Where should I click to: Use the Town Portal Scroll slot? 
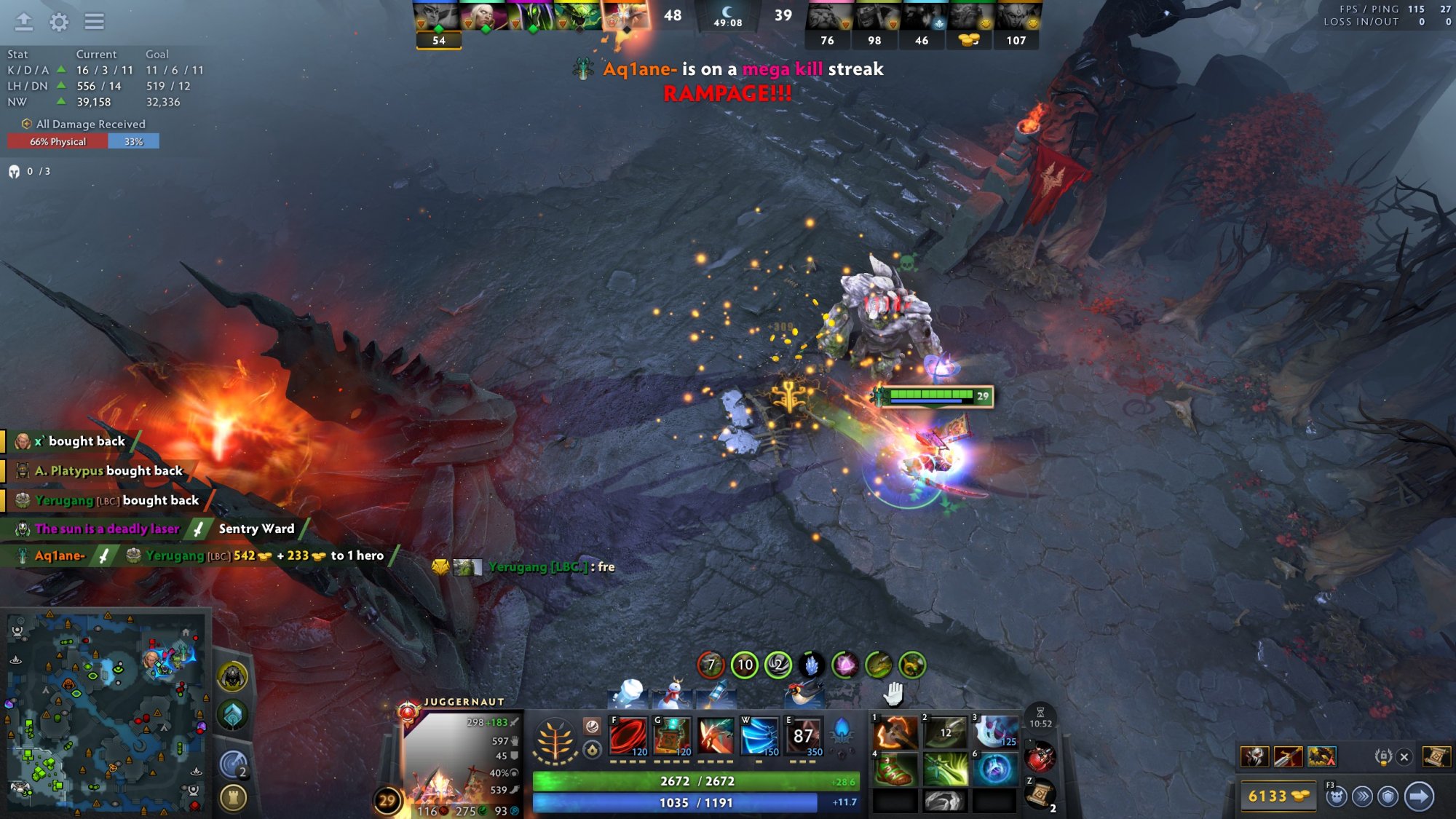tap(1040, 794)
